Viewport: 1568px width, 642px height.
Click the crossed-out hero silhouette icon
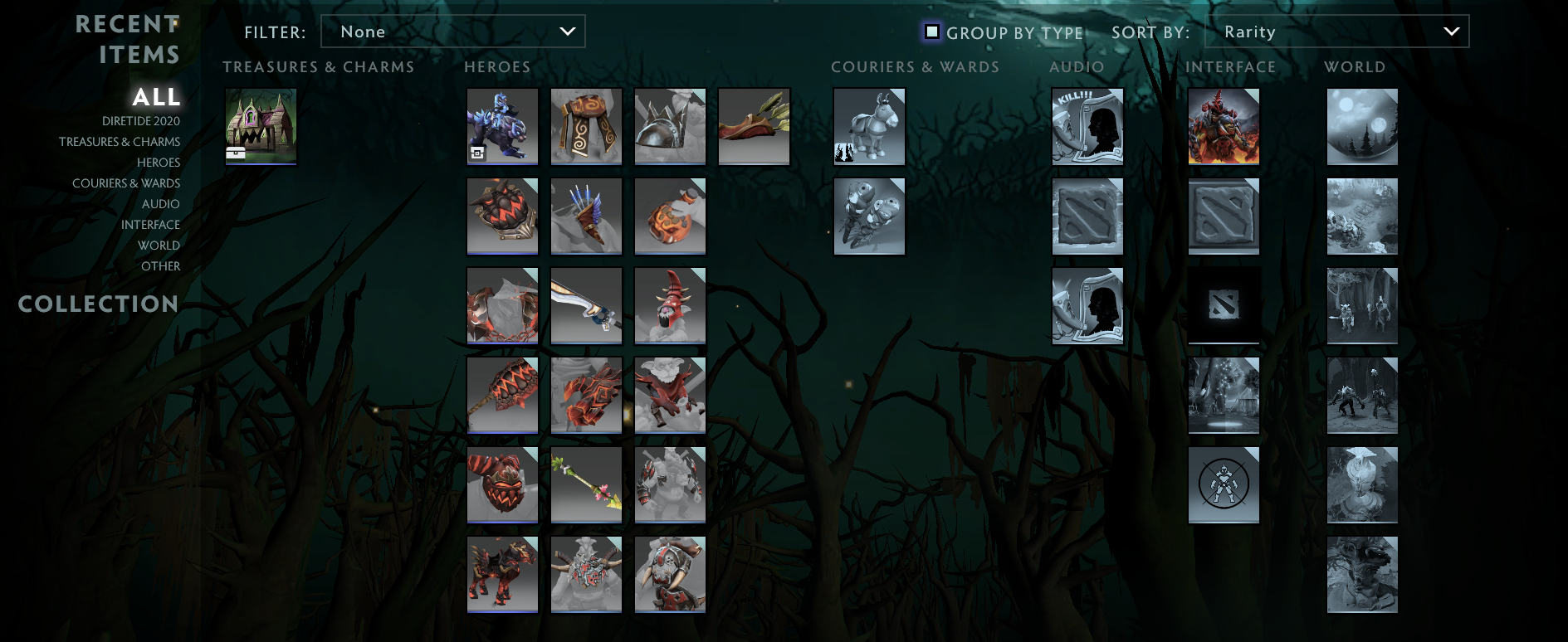(x=1224, y=484)
